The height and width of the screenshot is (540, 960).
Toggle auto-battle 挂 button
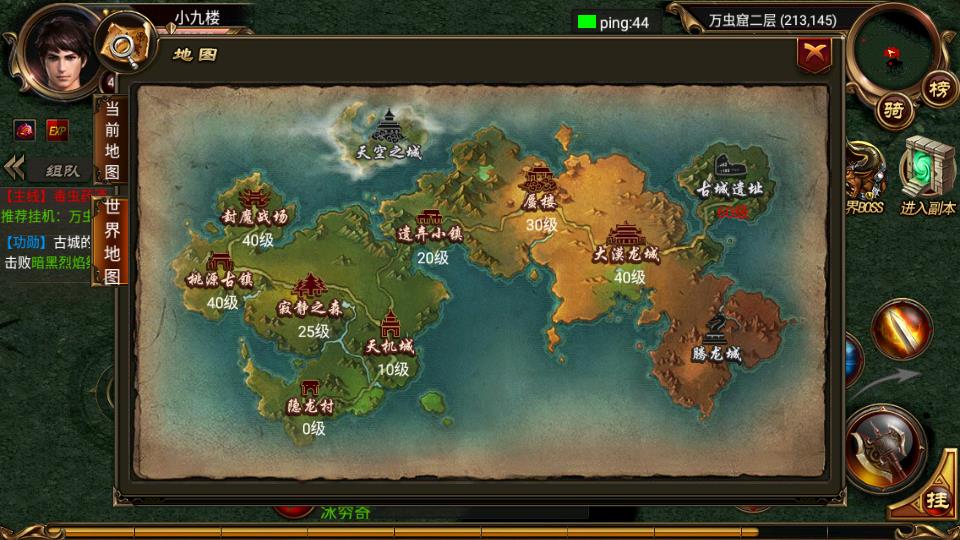pos(936,497)
